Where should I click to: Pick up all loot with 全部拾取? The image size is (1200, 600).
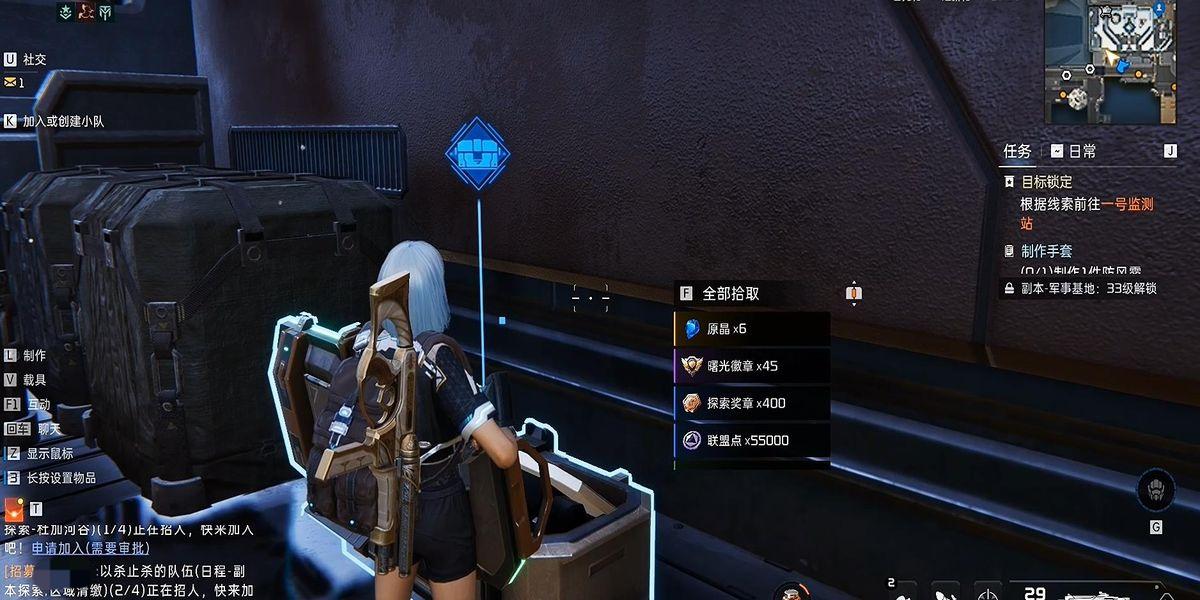[x=730, y=294]
